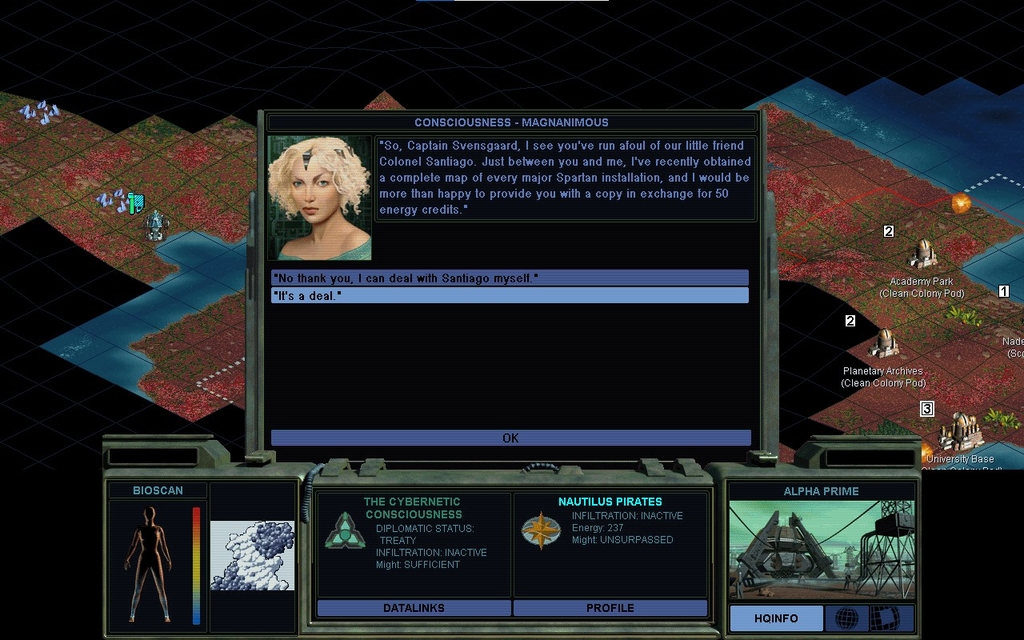This screenshot has width=1024, height=640.
Task: Click the Alpha Prime base image
Action: click(820, 551)
